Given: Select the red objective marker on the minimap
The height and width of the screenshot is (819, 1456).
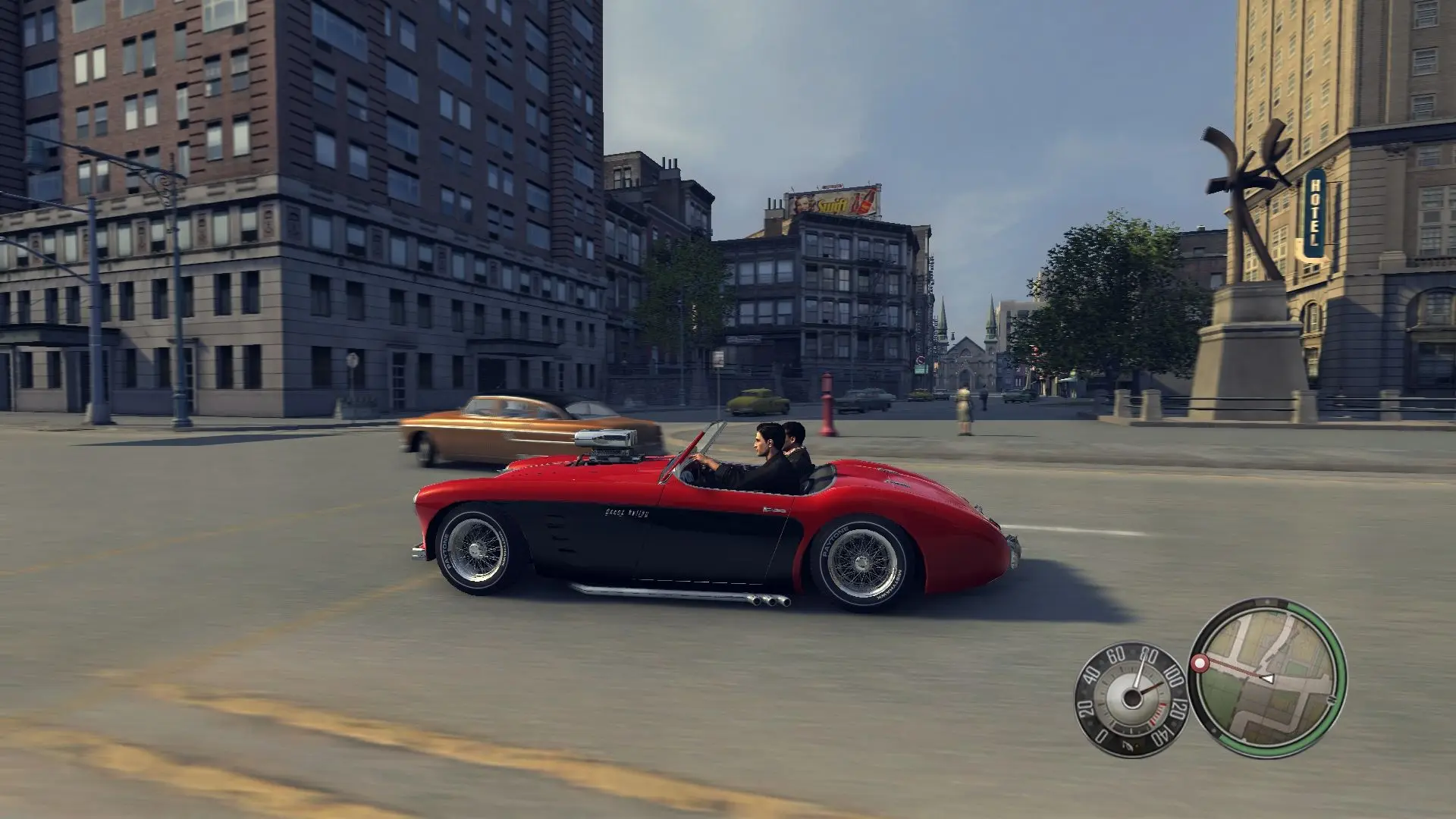Looking at the screenshot, I should (x=1200, y=664).
